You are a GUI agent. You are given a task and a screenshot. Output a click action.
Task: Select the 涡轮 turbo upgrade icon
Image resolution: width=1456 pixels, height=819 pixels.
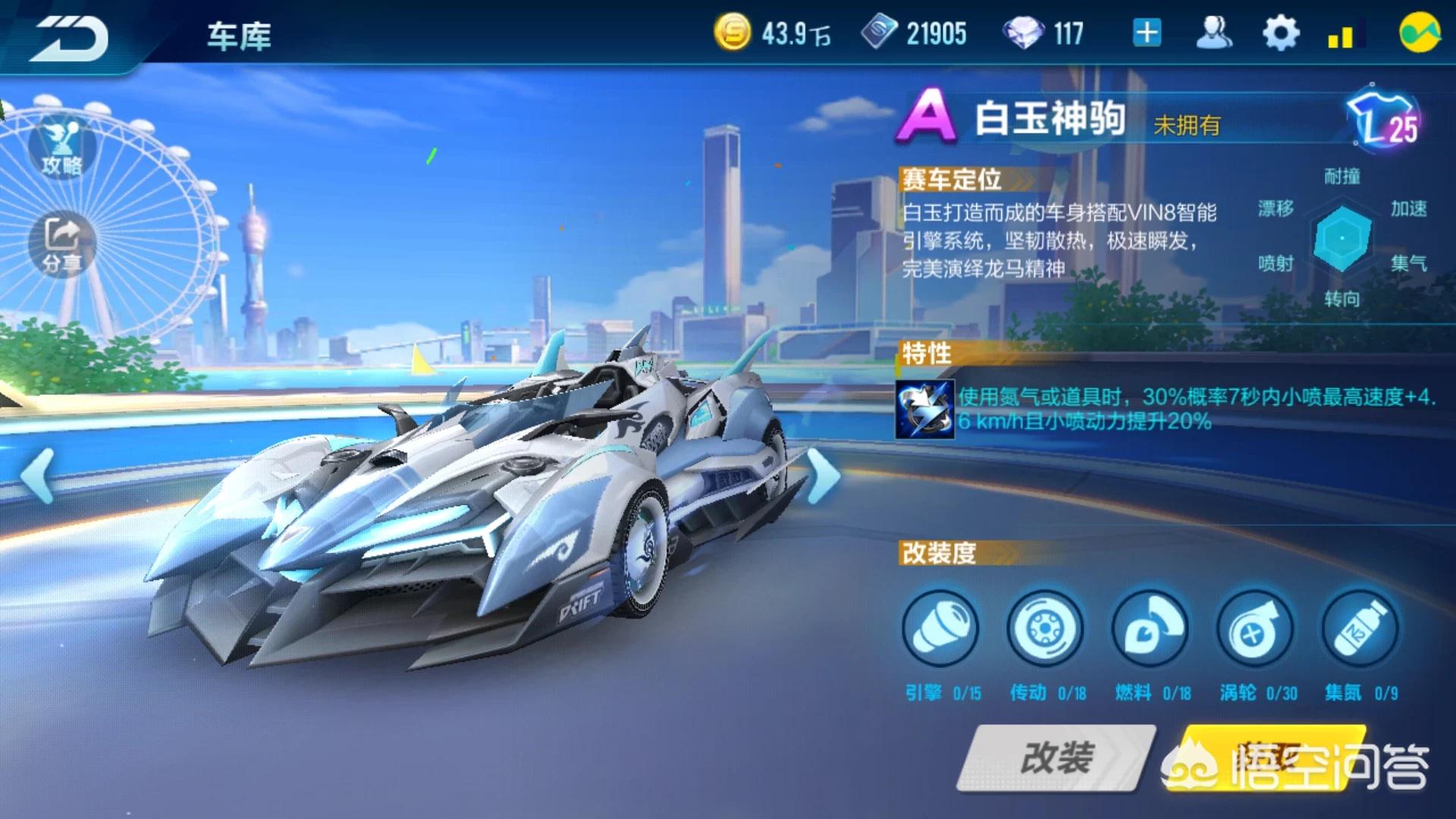click(x=1255, y=629)
